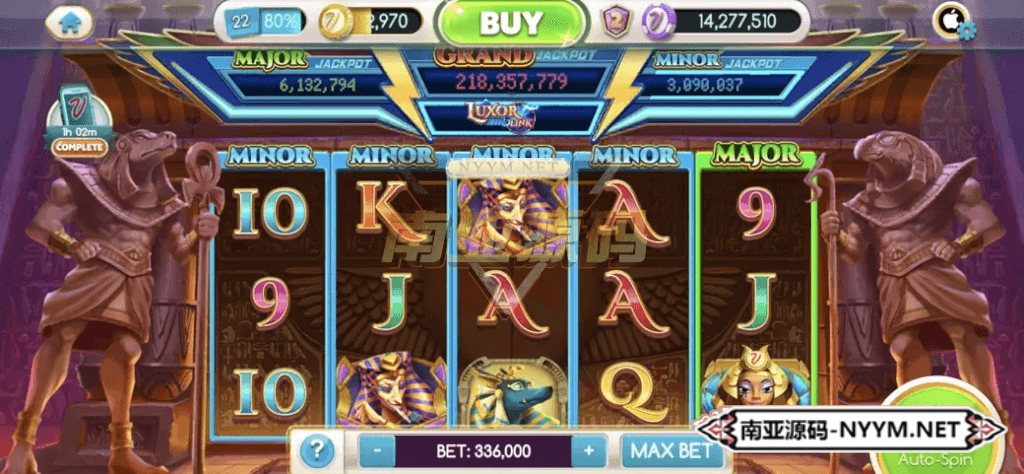
Task: View the level 22 progress bar
Action: pyautogui.click(x=267, y=20)
